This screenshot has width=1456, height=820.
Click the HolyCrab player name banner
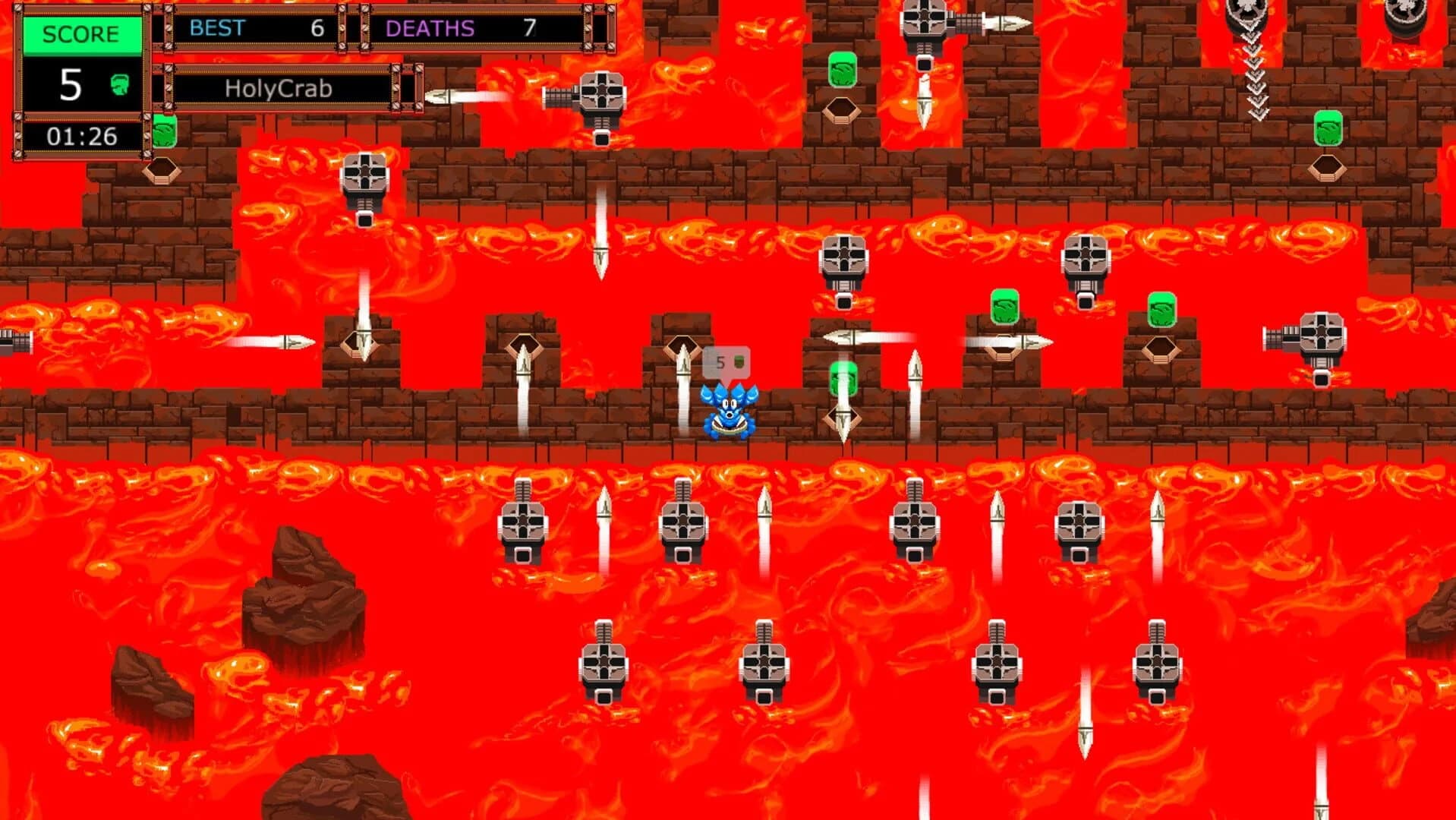[x=277, y=87]
